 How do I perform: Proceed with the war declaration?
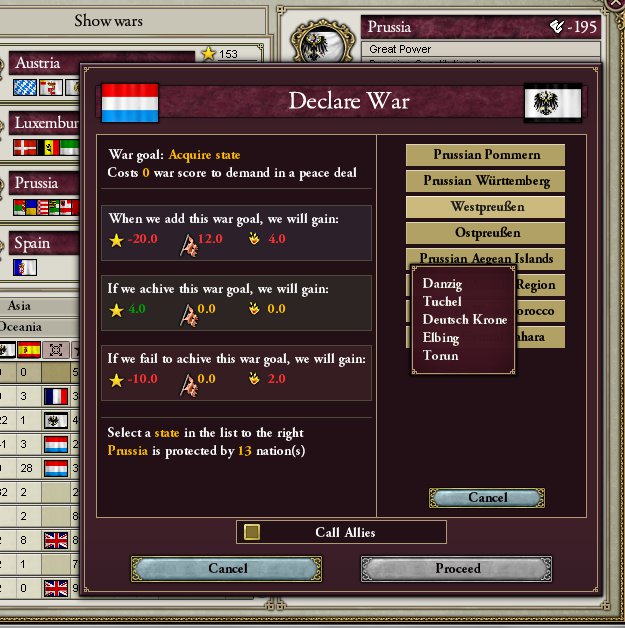457,569
